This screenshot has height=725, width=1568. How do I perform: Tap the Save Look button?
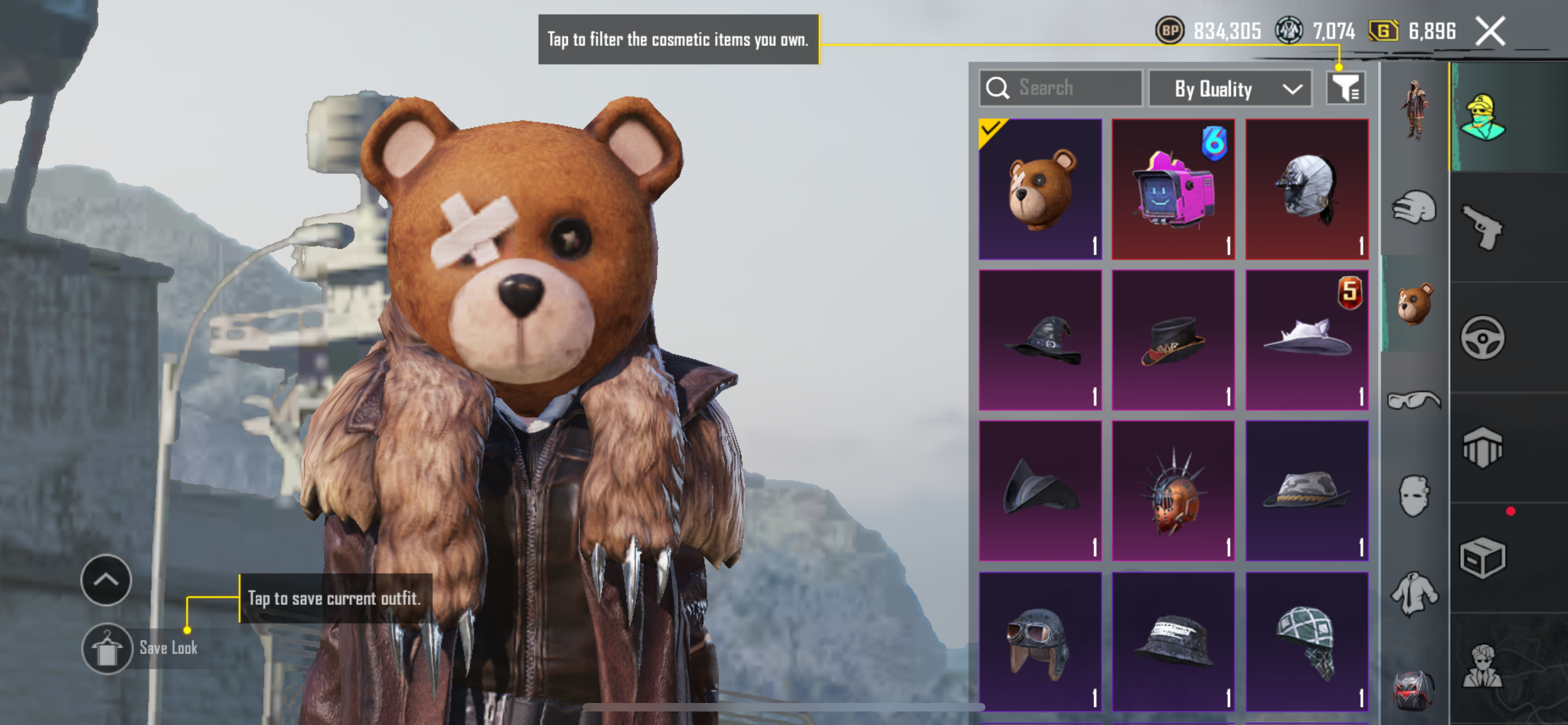[x=107, y=649]
